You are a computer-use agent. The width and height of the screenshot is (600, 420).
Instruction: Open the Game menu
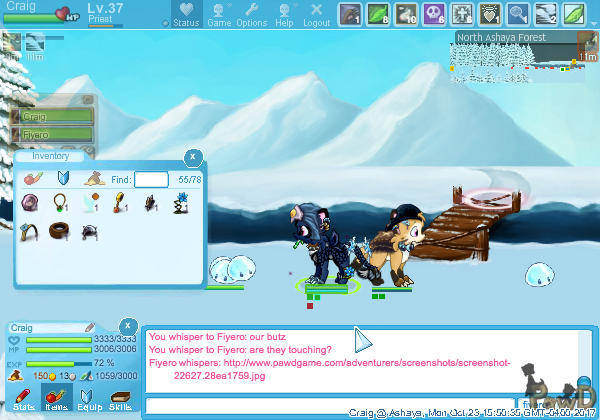pos(219,15)
